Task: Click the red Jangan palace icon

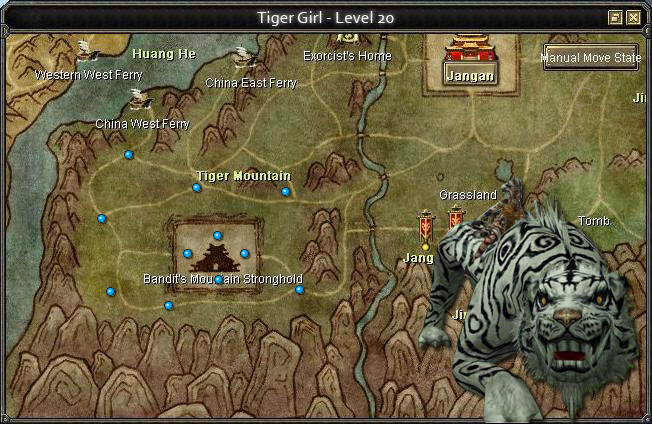Action: (469, 48)
